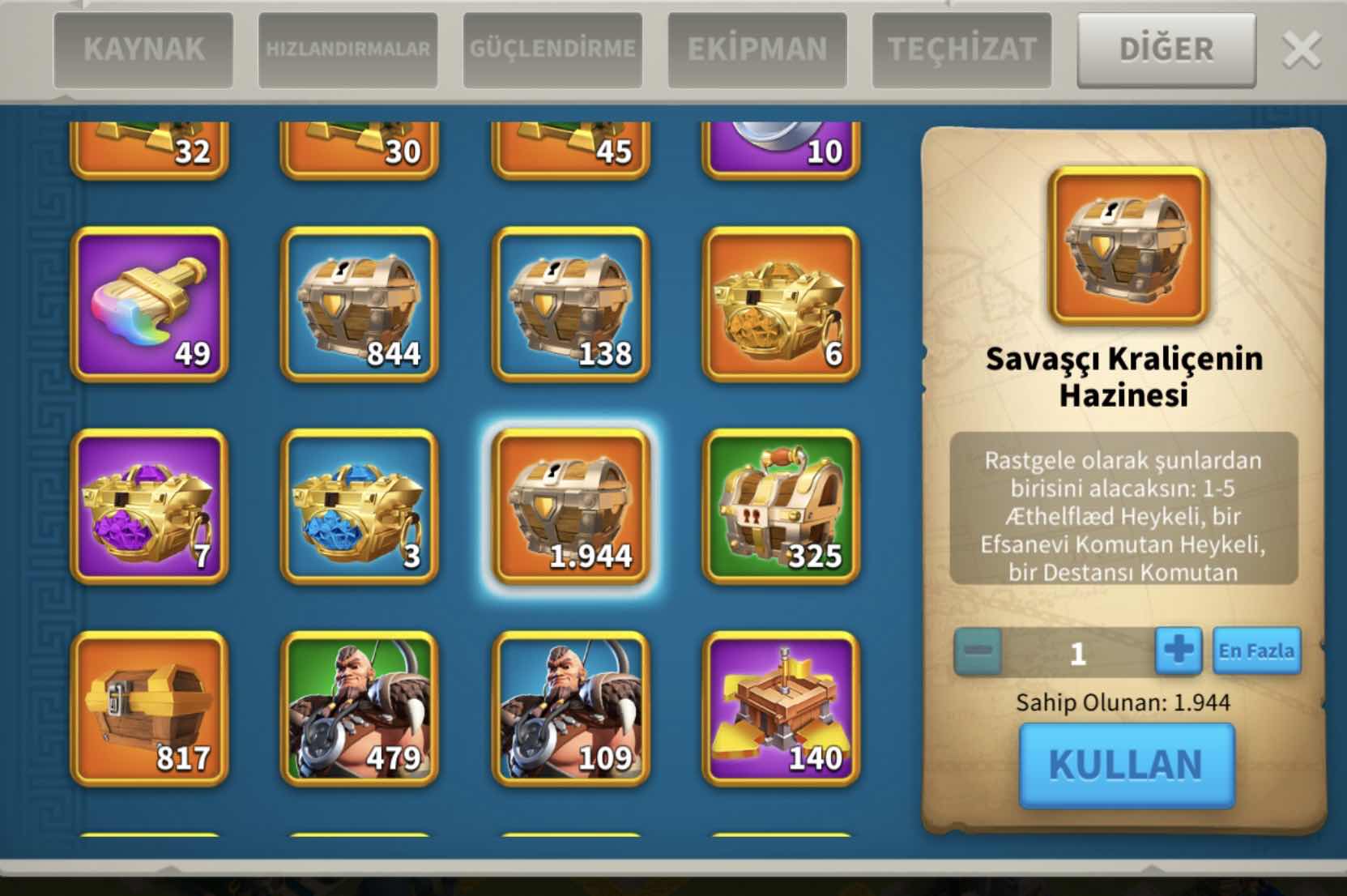
Task: Select the rainbow paintbrush item with 49
Action: tap(149, 304)
